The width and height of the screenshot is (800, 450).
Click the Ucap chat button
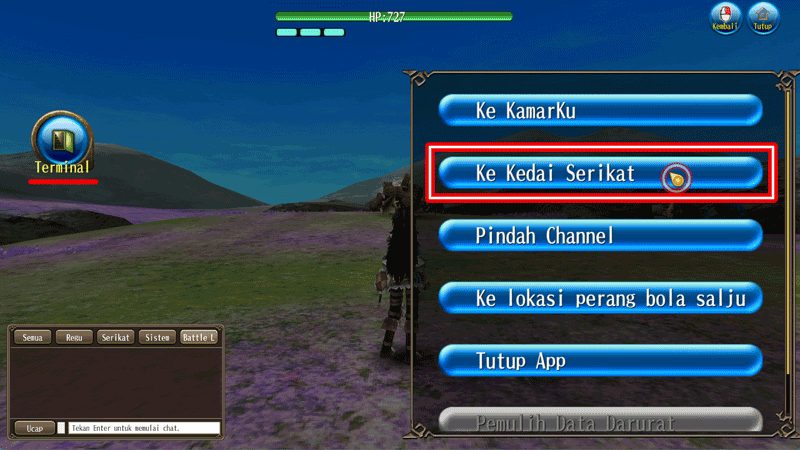34,428
